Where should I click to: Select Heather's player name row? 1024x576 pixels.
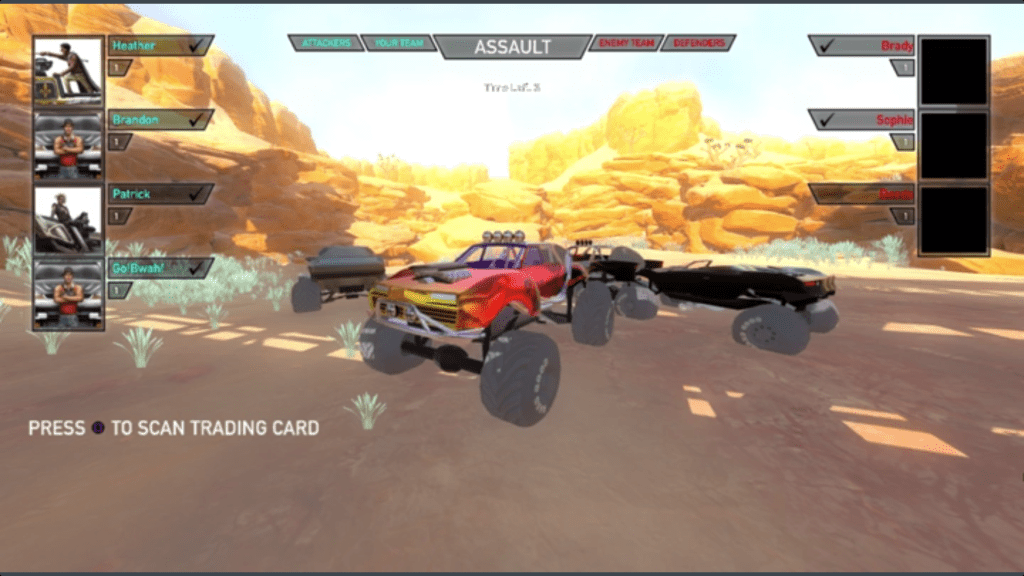coord(160,45)
